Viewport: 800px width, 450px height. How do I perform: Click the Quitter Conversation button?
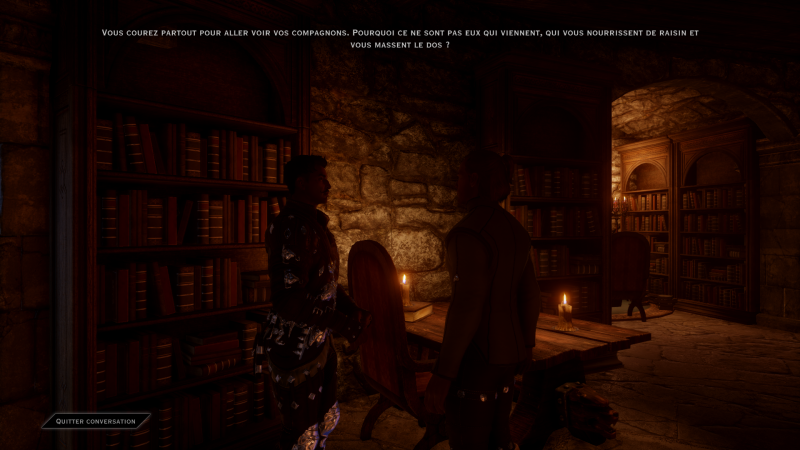tap(96, 421)
